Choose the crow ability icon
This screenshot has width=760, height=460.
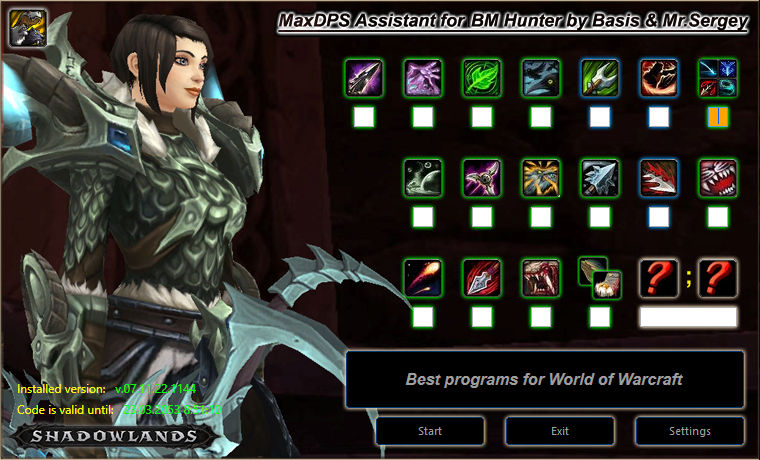tap(541, 77)
